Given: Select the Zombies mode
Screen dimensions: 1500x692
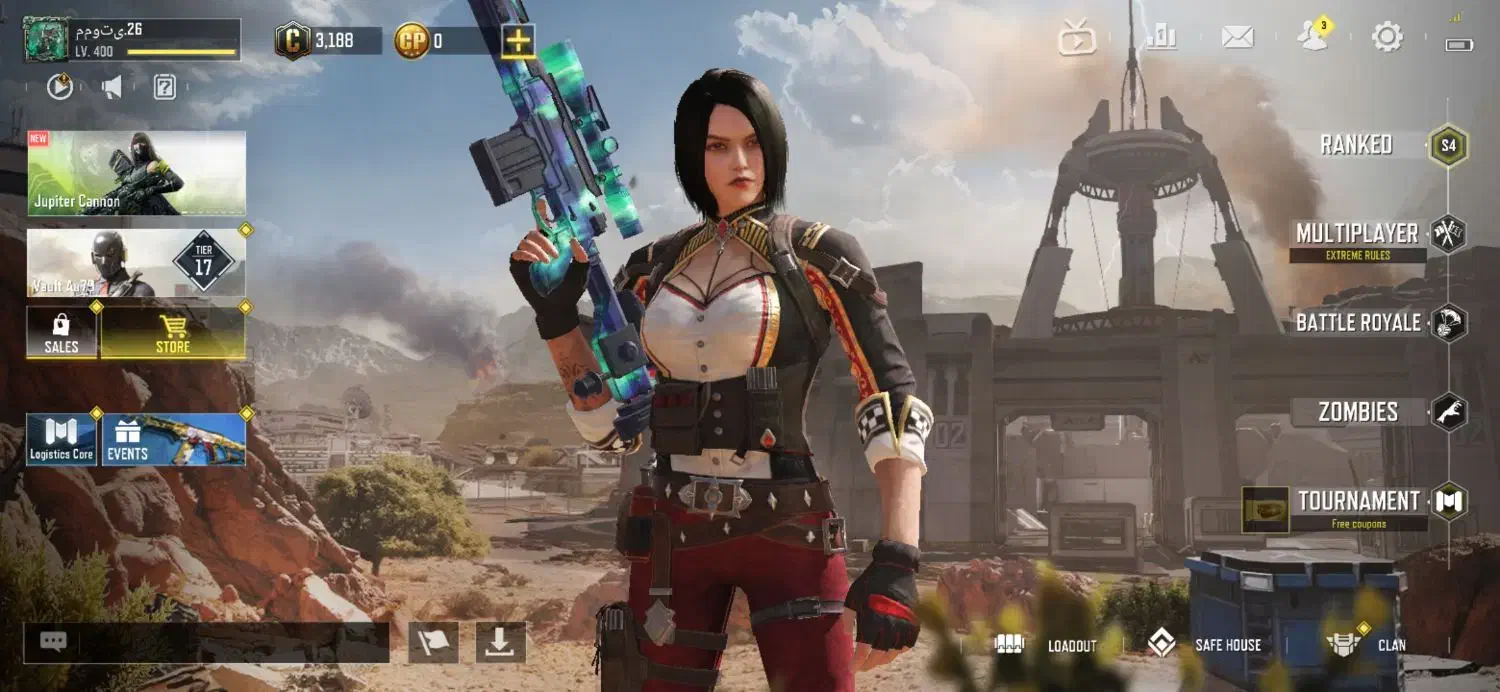Looking at the screenshot, I should (1358, 412).
